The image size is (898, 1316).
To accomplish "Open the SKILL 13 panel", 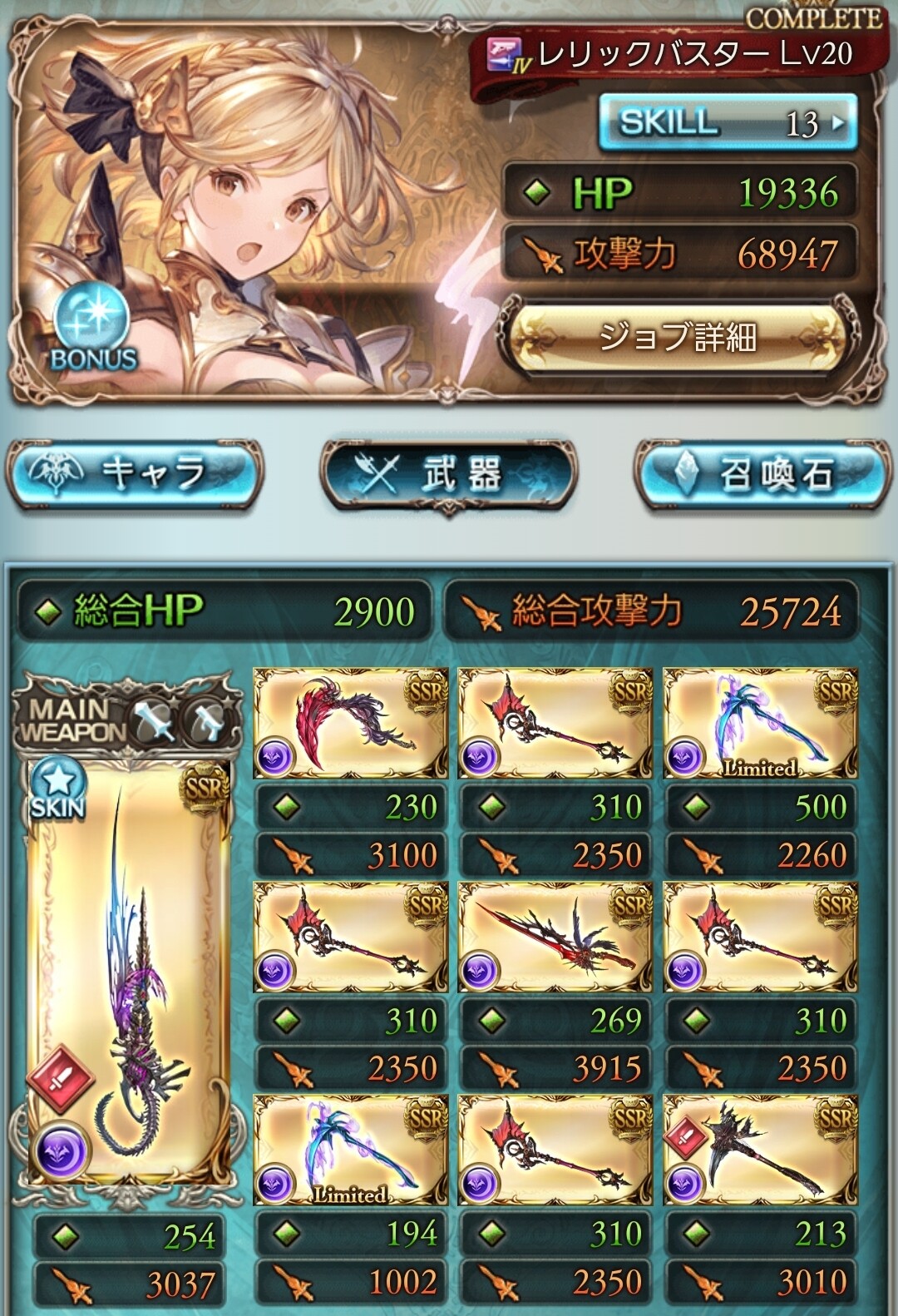I will click(728, 123).
